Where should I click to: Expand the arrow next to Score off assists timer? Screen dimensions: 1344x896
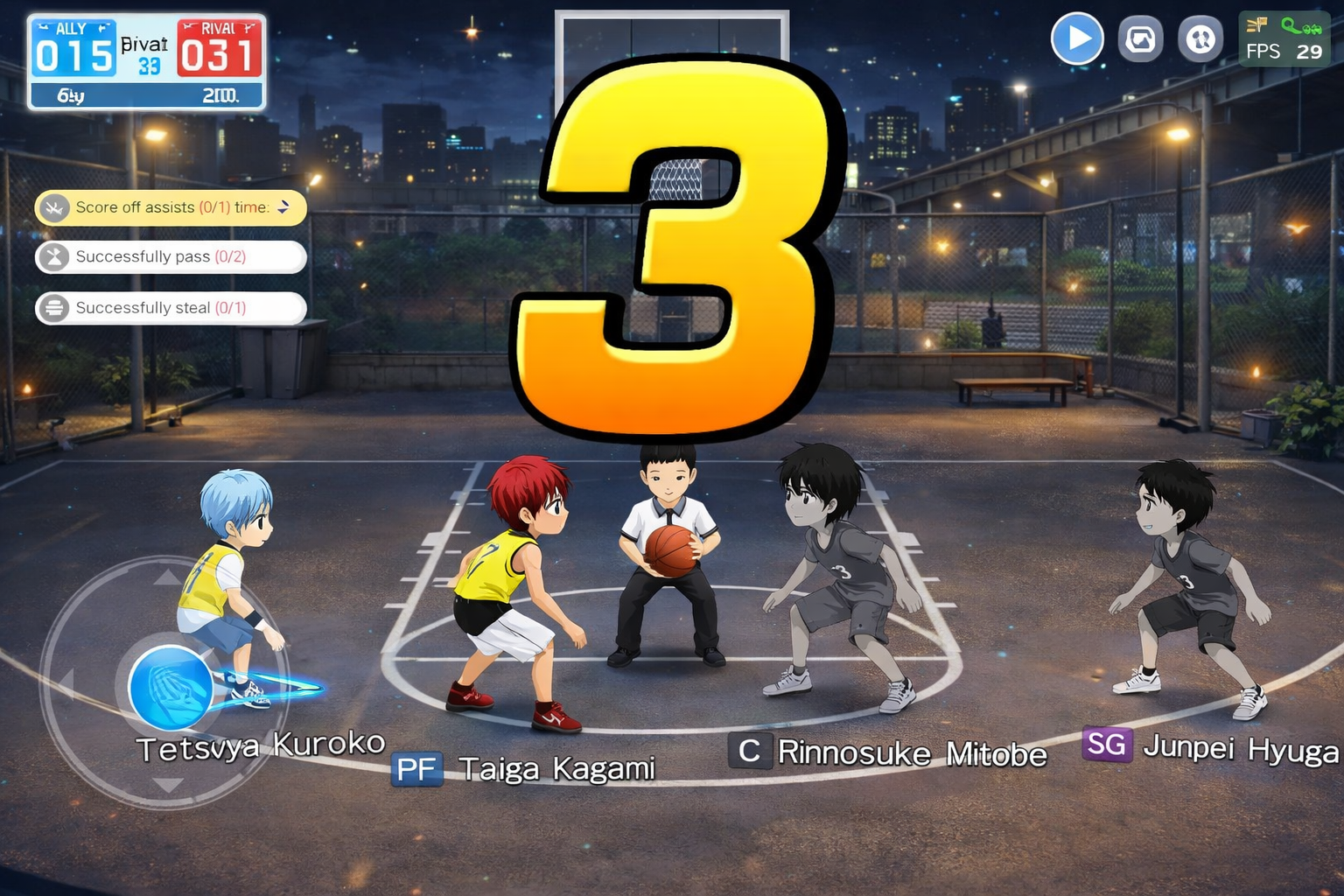(283, 207)
